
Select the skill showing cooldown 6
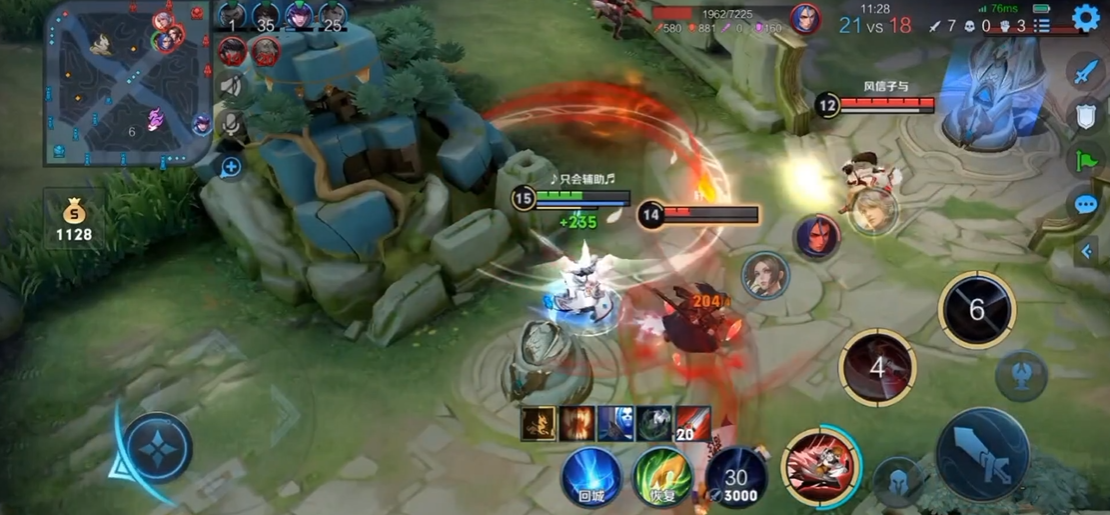tap(976, 310)
